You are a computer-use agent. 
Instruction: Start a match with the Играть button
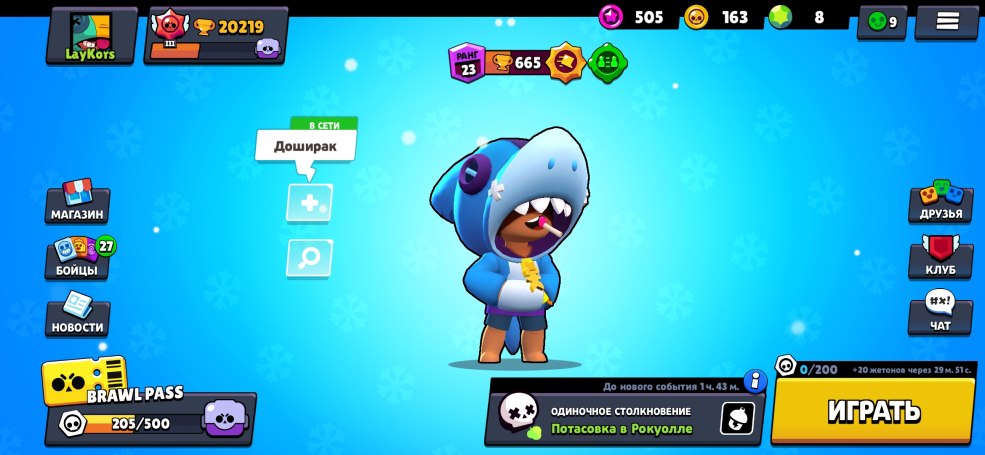(x=873, y=410)
